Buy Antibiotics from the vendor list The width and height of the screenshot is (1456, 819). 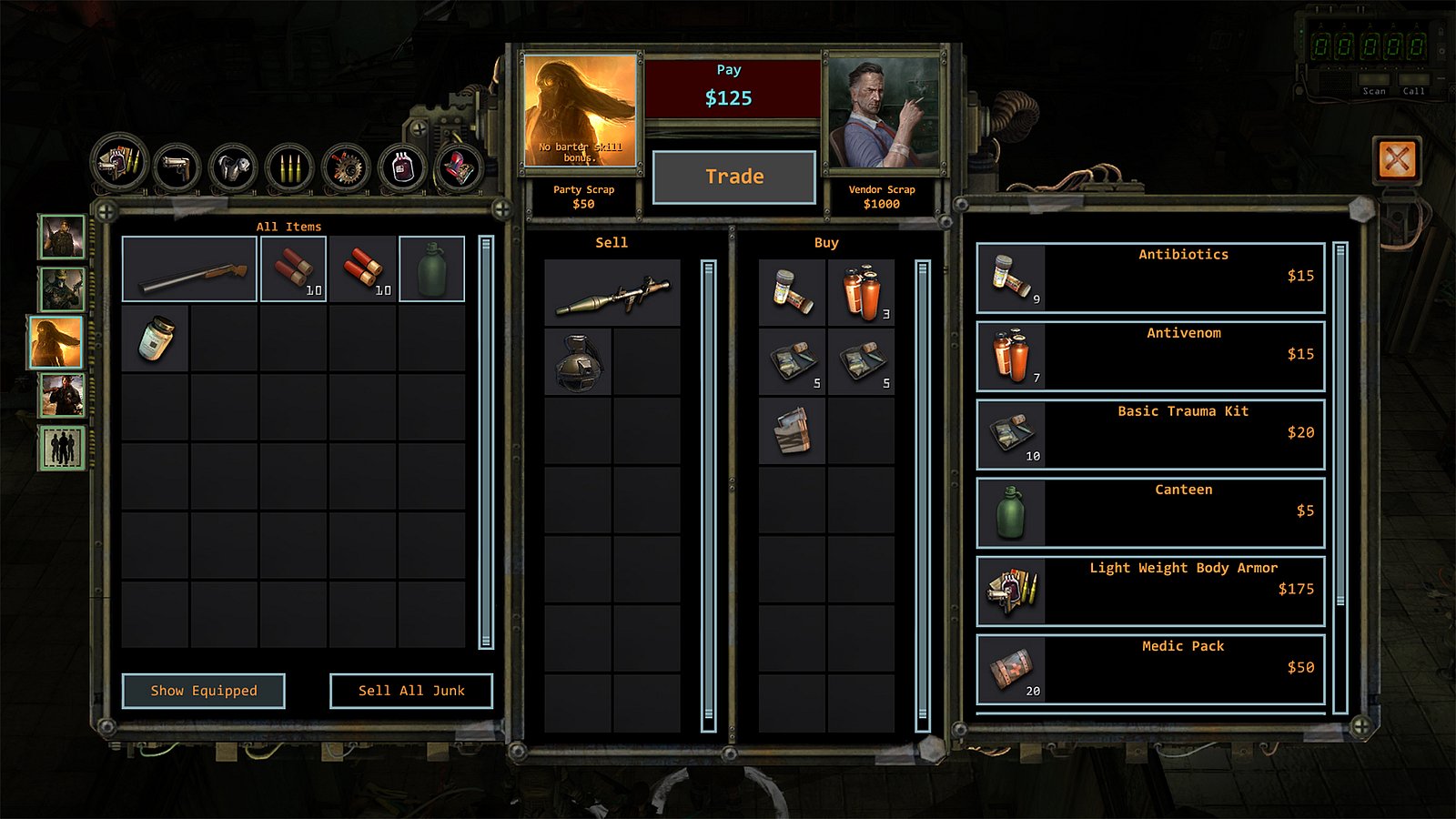(x=1149, y=276)
